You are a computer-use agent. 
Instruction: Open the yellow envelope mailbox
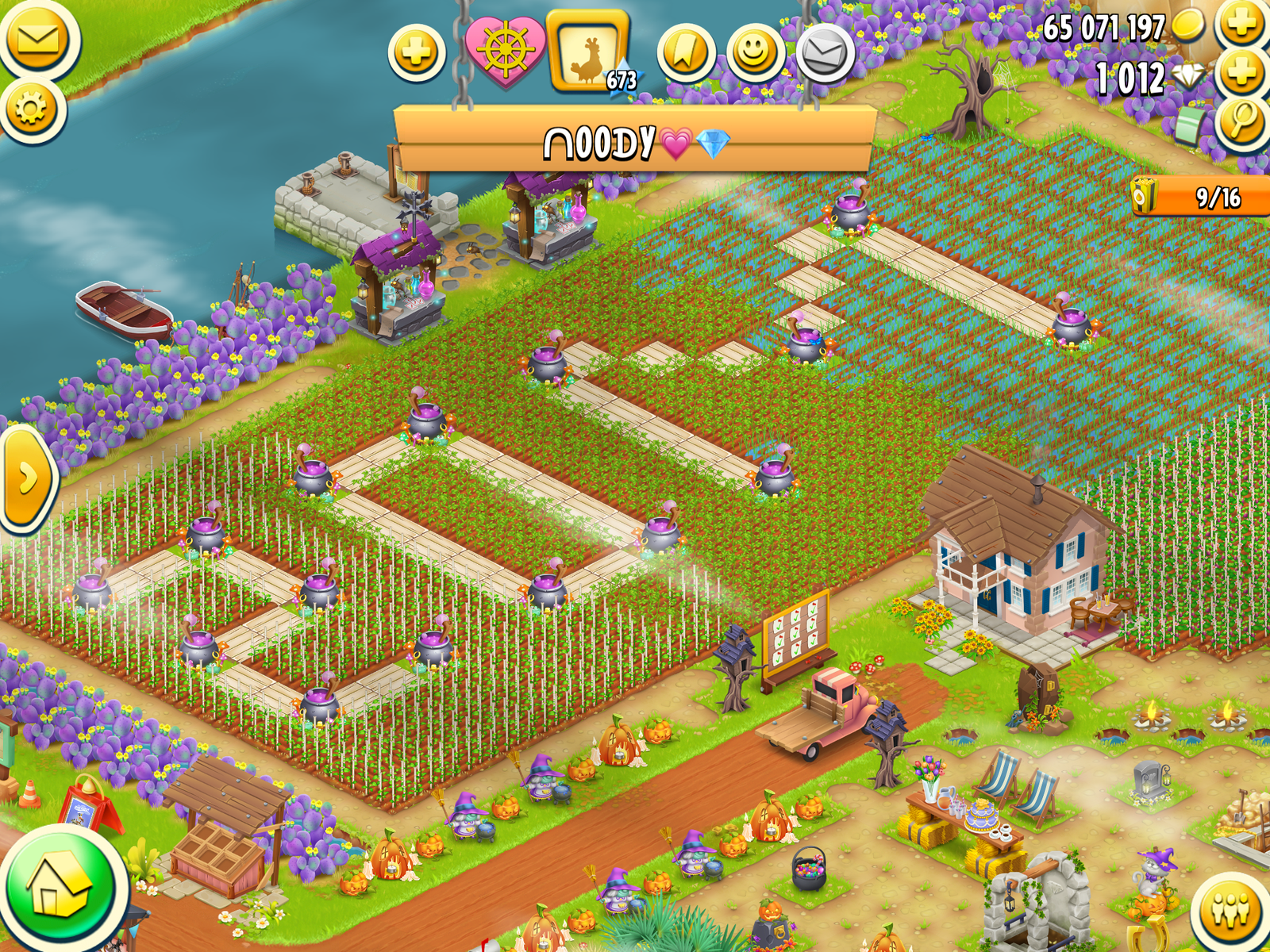coord(37,40)
